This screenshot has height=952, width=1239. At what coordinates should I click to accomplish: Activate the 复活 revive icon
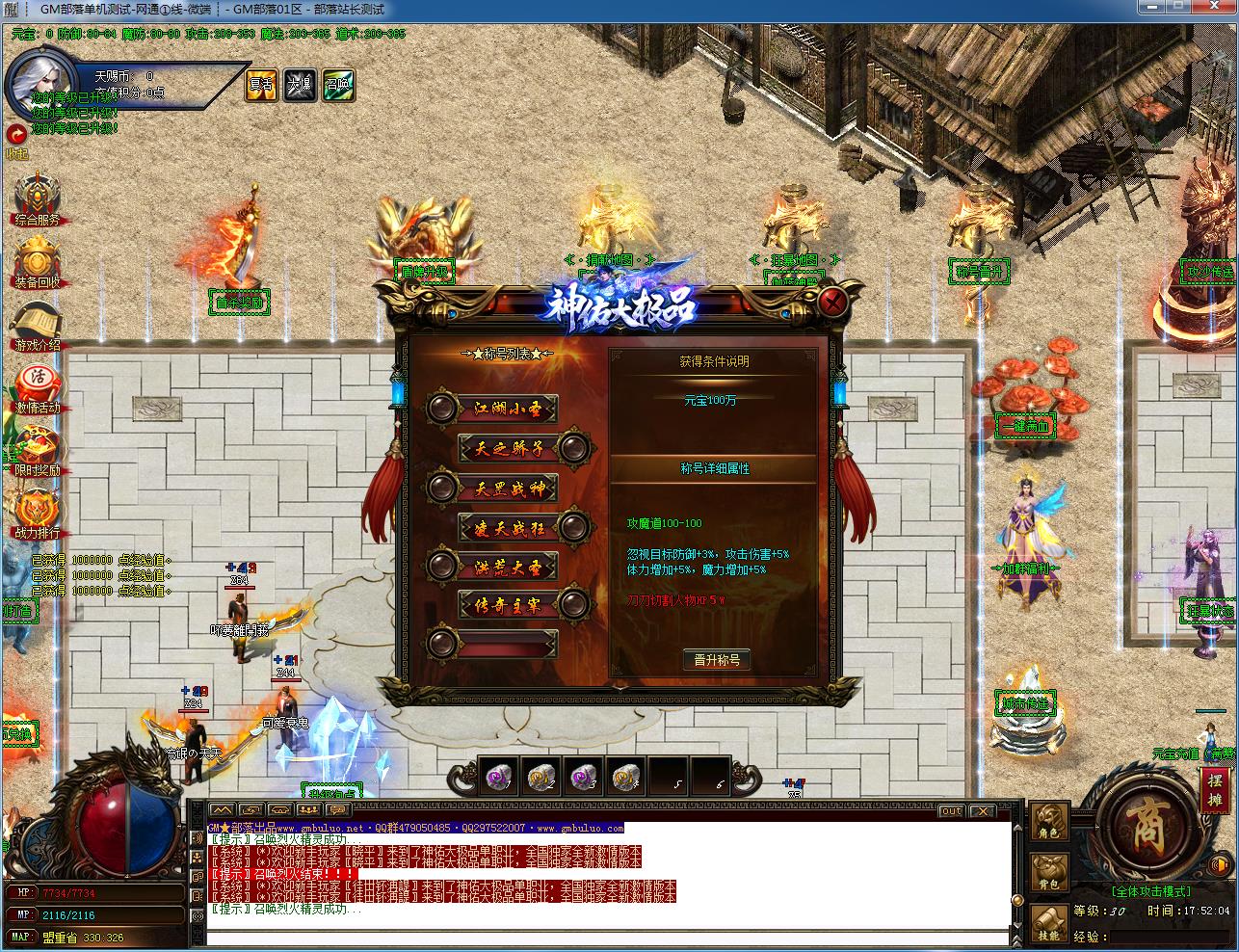[x=261, y=85]
